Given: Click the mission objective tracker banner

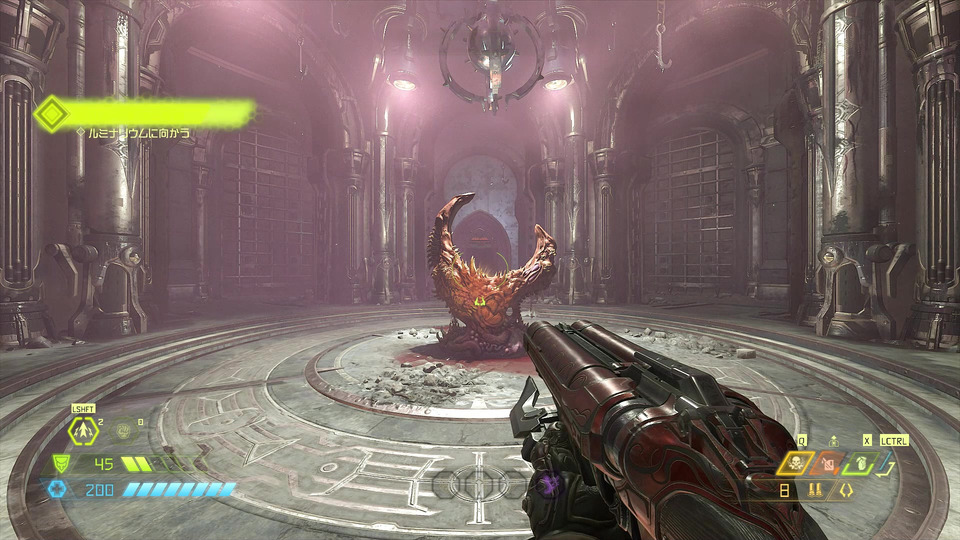Looking at the screenshot, I should click(145, 113).
